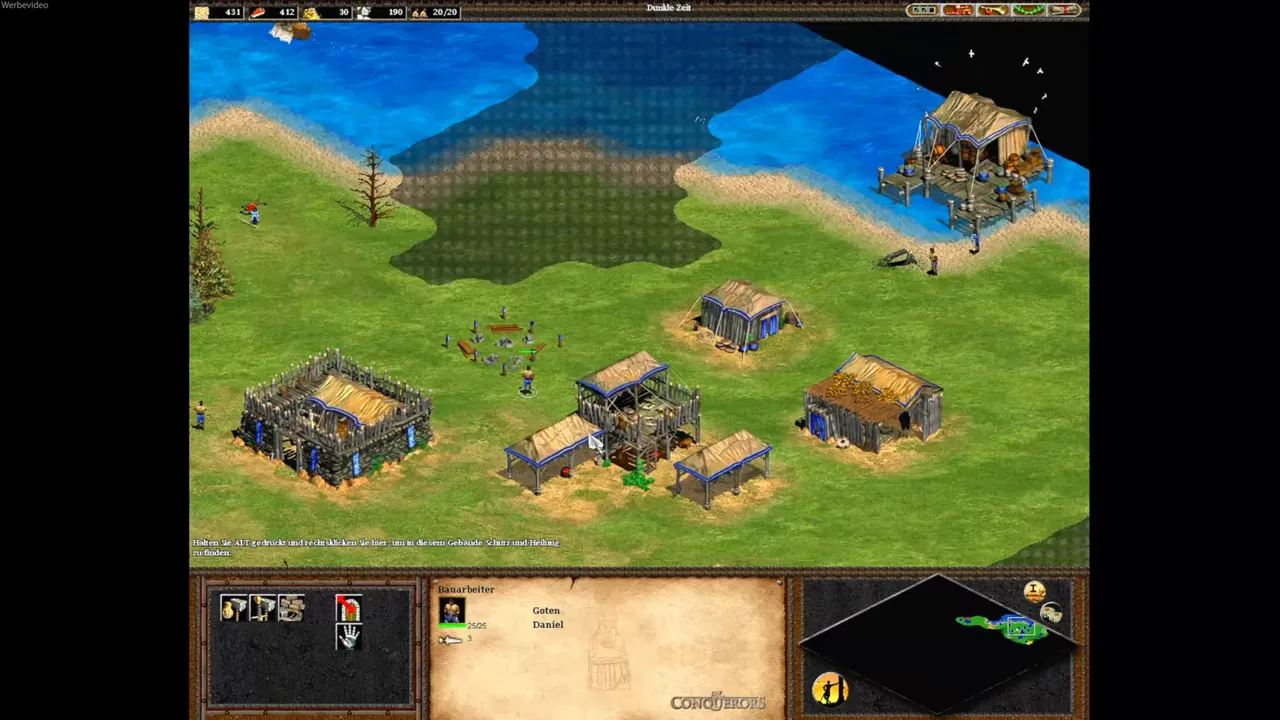Open the Conquerors logo panel

coord(717,701)
